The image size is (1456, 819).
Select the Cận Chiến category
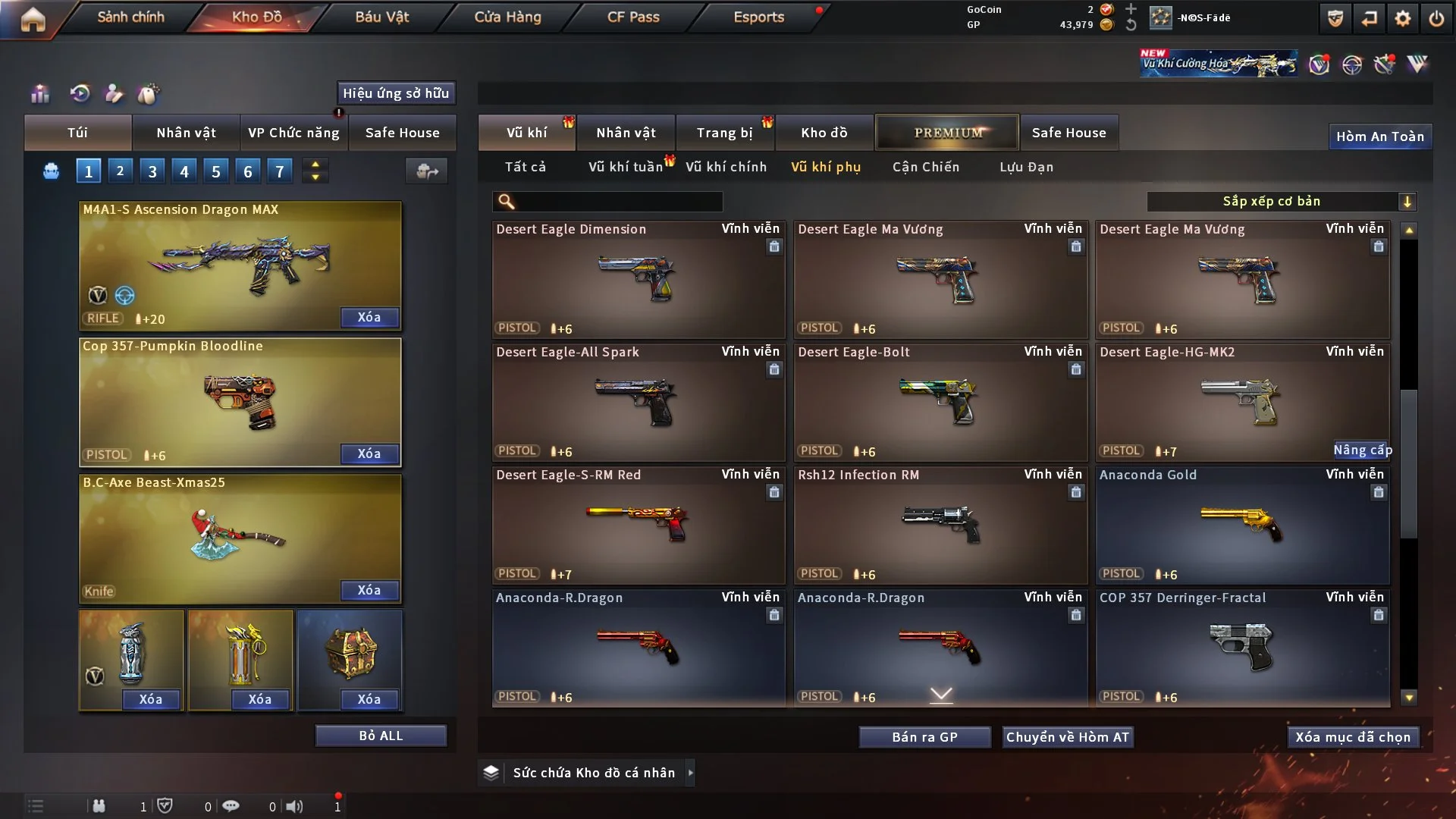pyautogui.click(x=925, y=167)
